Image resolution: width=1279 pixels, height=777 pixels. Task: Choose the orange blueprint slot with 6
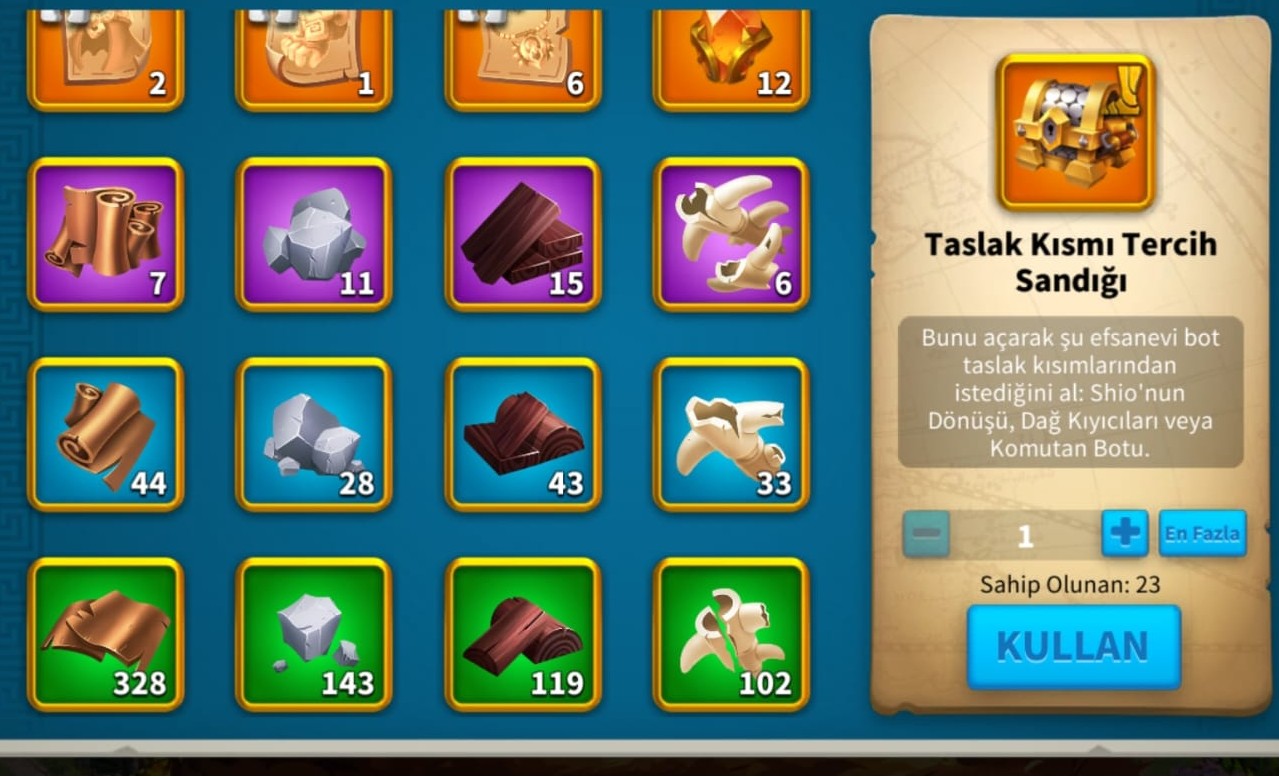click(x=523, y=55)
